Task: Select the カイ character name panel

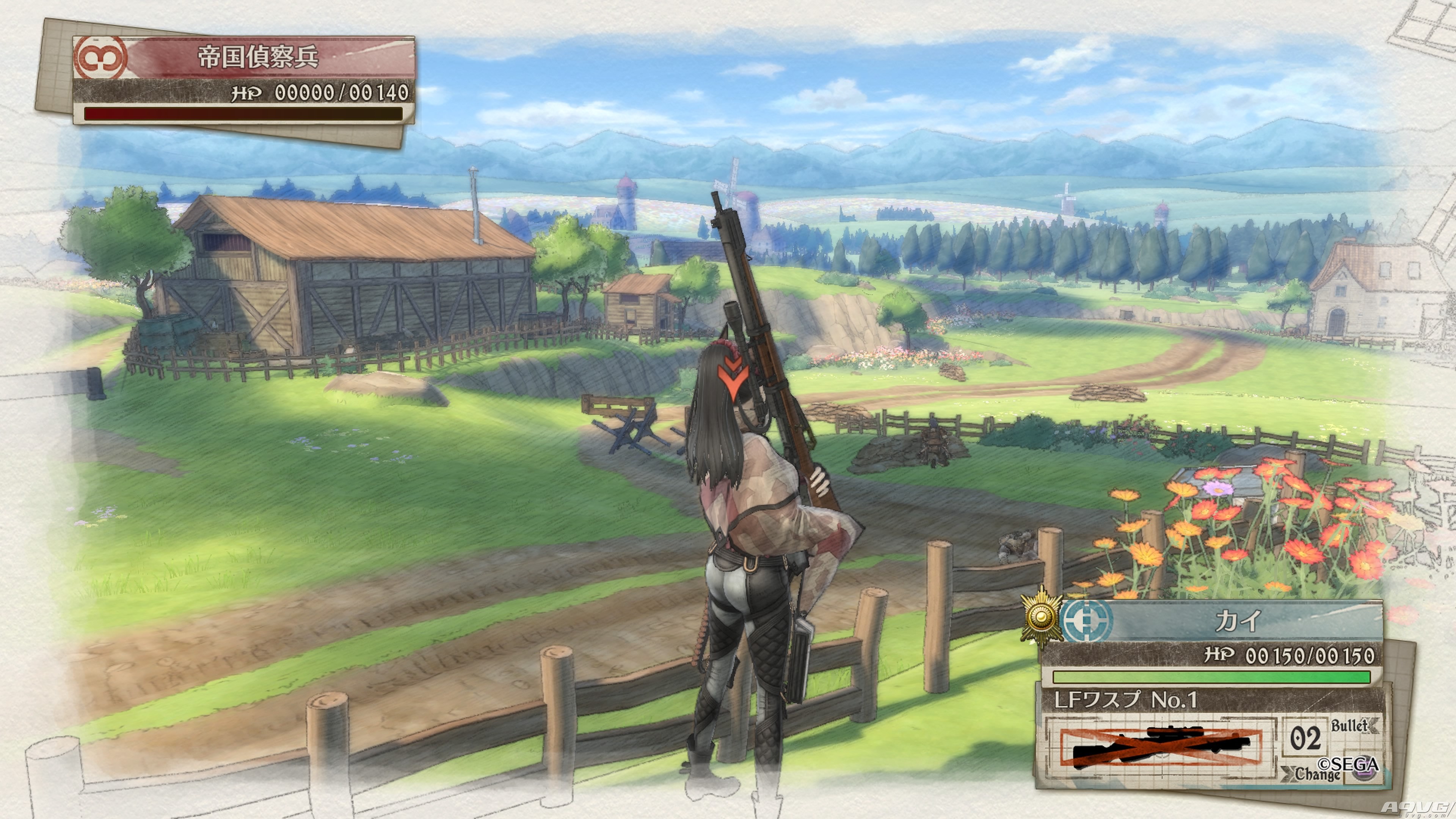Action: [1238, 621]
